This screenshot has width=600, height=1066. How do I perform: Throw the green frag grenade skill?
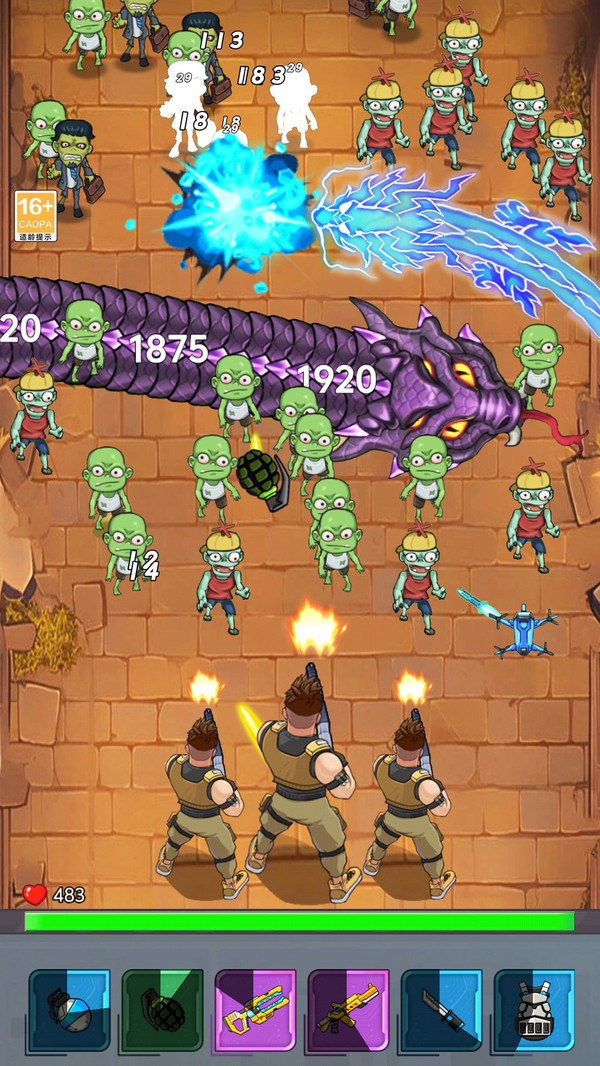pos(162,1010)
